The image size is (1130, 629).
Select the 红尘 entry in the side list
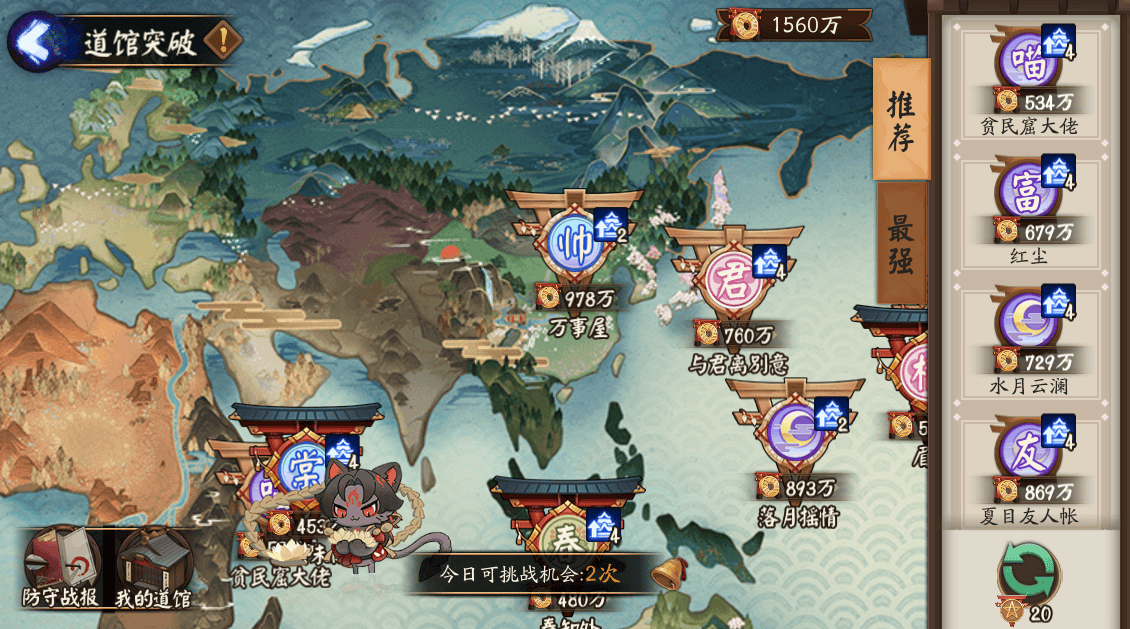coord(1029,210)
